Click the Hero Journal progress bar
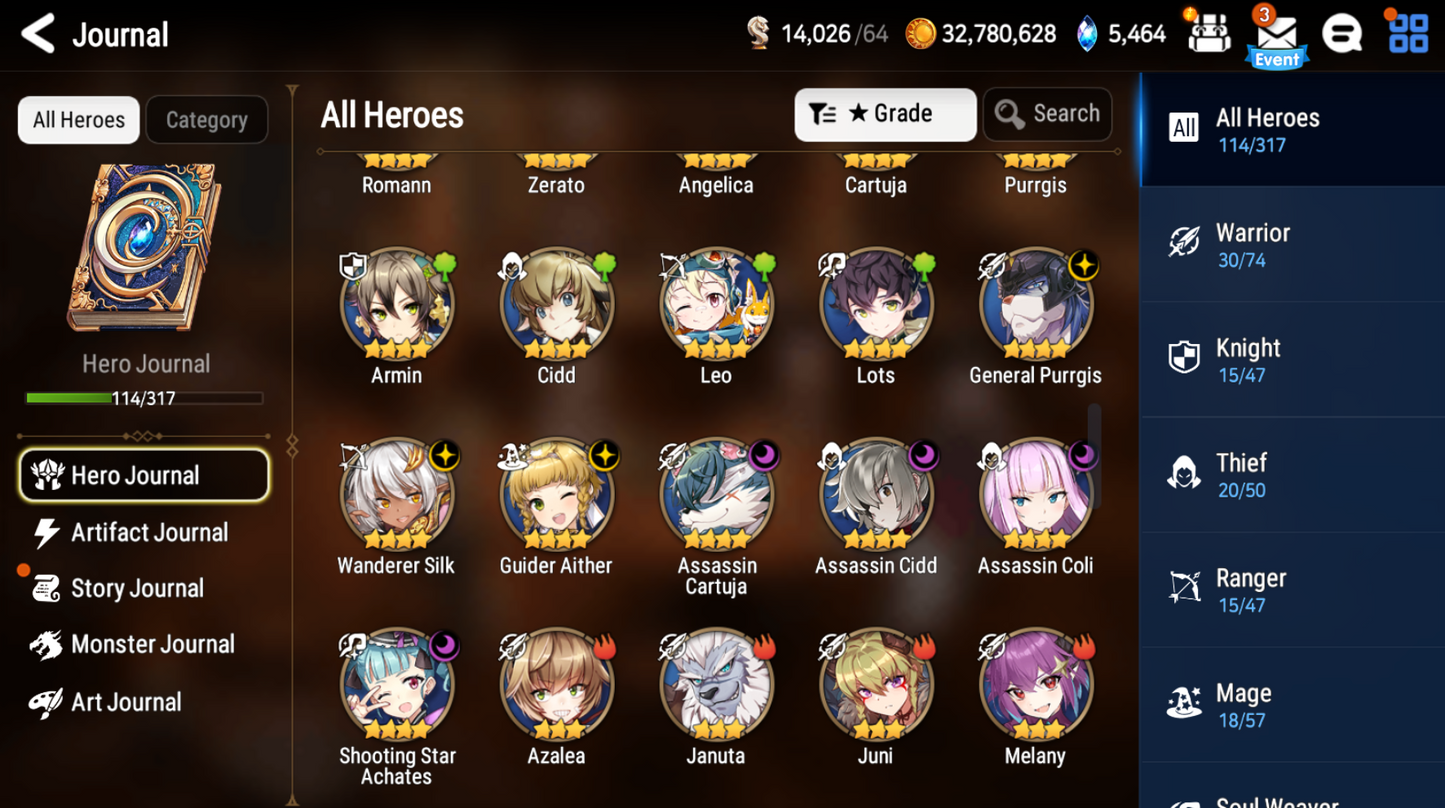Viewport: 1445px width, 808px height. click(x=146, y=398)
